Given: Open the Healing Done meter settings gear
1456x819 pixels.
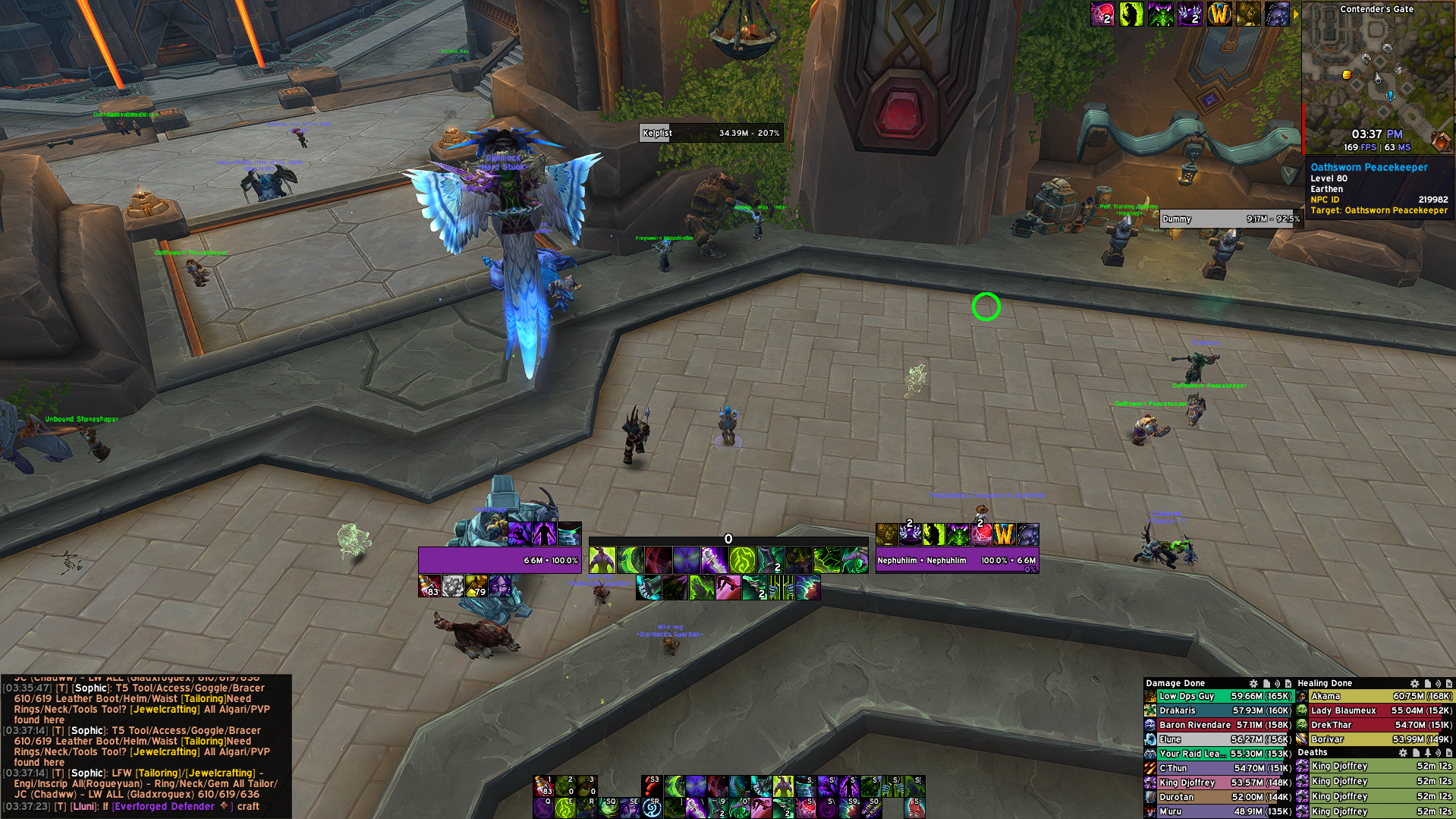Looking at the screenshot, I should coord(1414,684).
